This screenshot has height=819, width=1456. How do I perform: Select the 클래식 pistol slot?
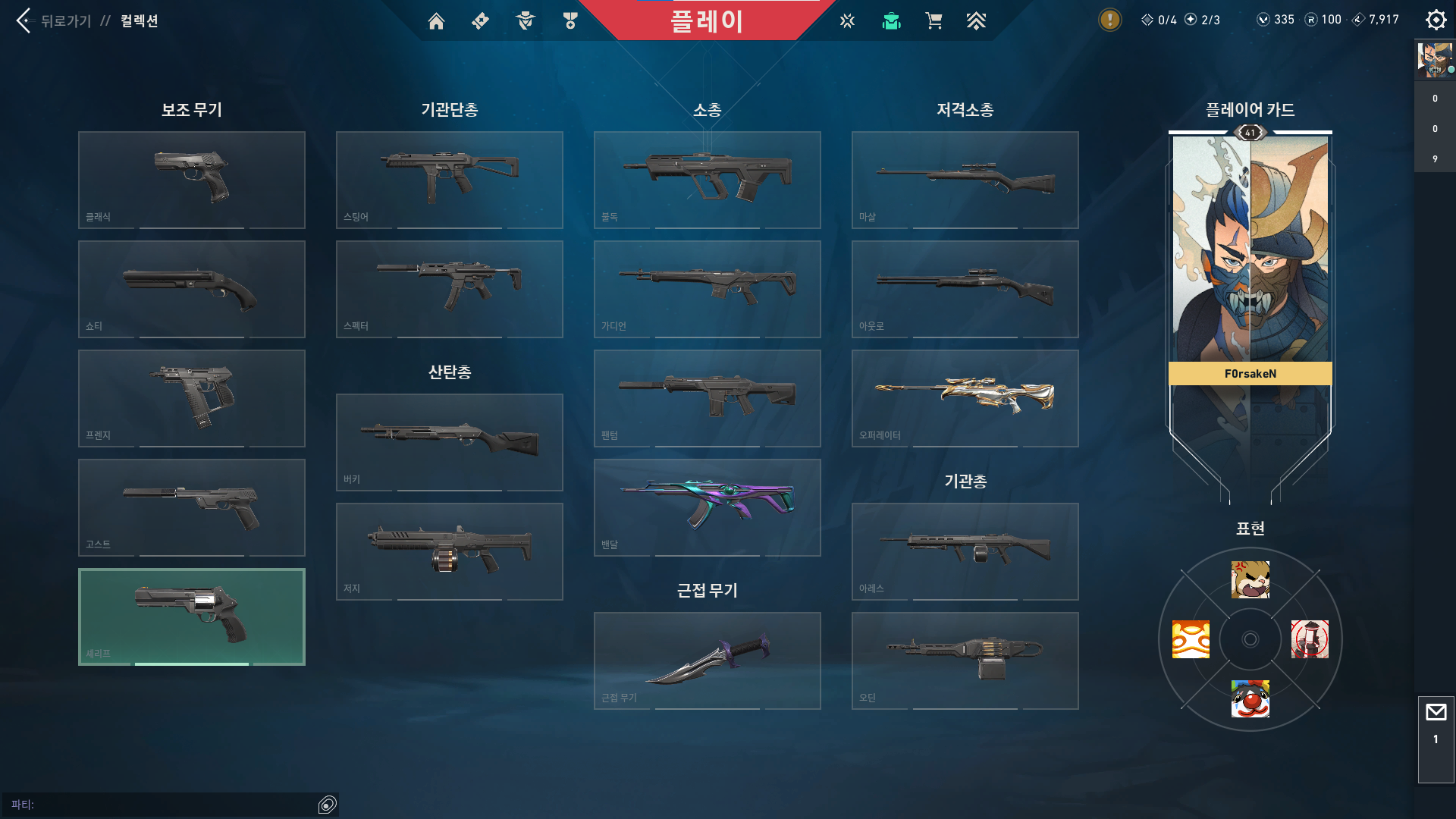tap(192, 180)
